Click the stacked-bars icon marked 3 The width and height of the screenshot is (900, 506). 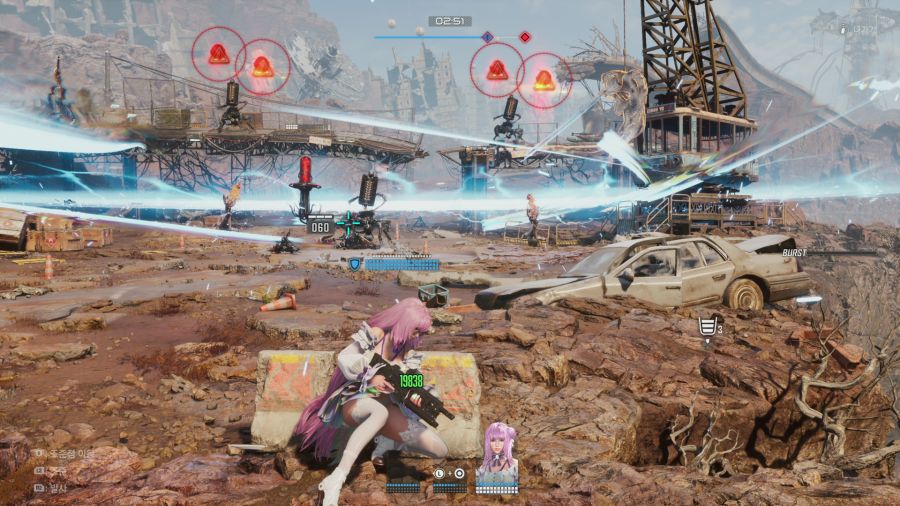click(708, 325)
